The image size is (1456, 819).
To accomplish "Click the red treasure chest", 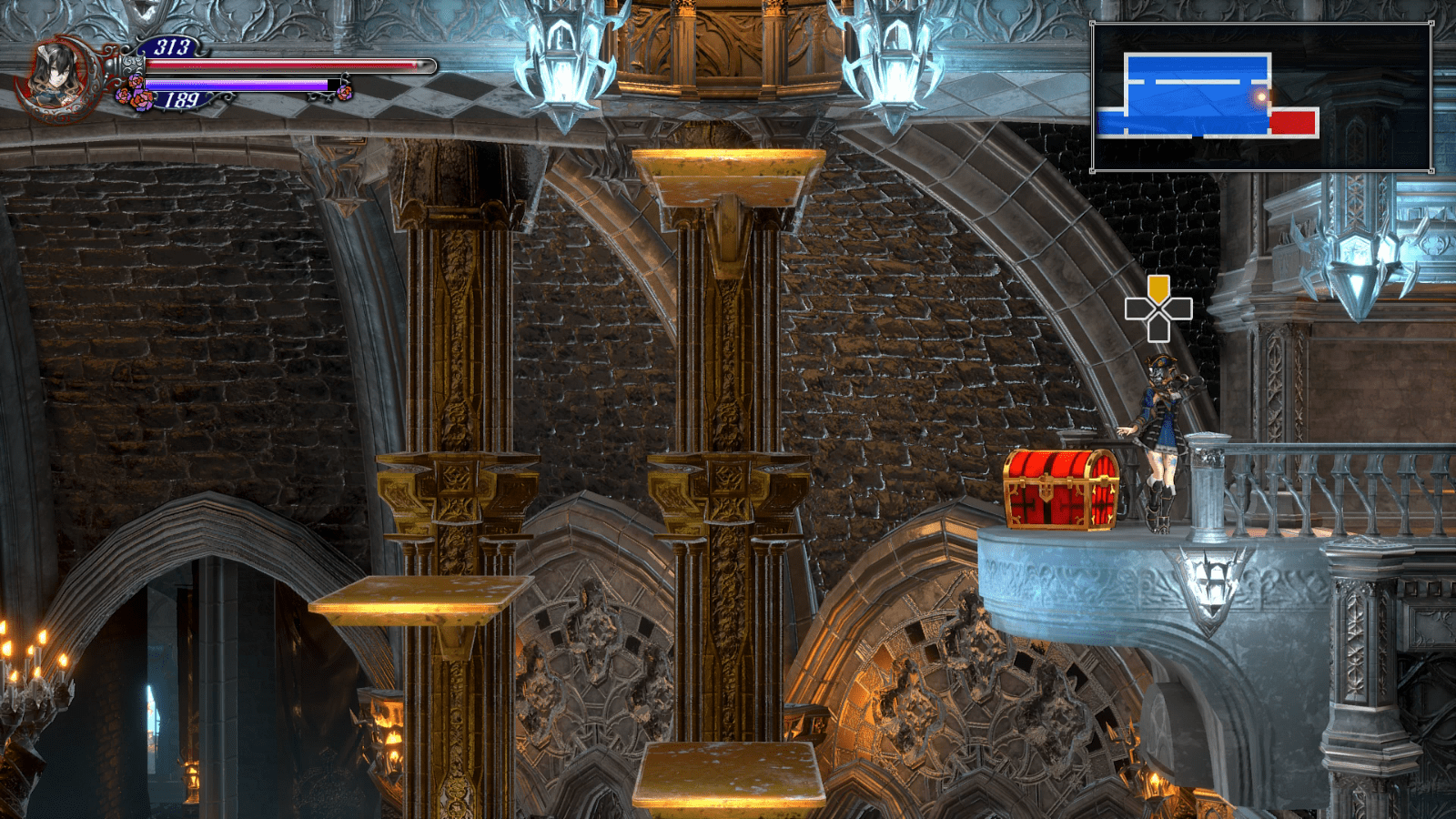I will (1060, 487).
